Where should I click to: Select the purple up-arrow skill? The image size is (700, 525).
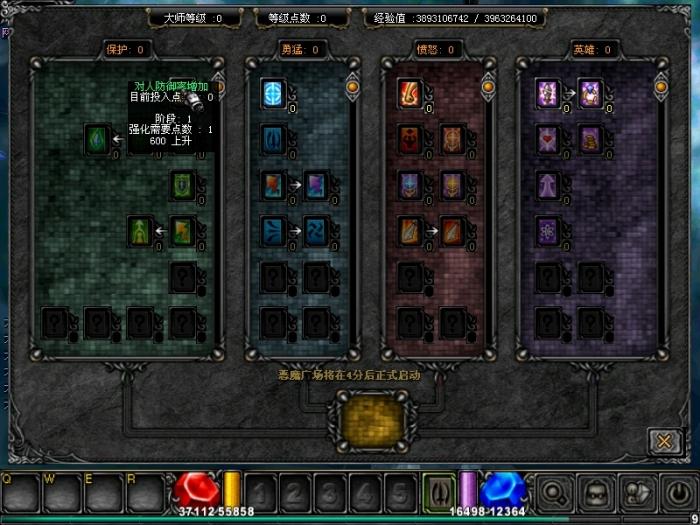[x=547, y=184]
